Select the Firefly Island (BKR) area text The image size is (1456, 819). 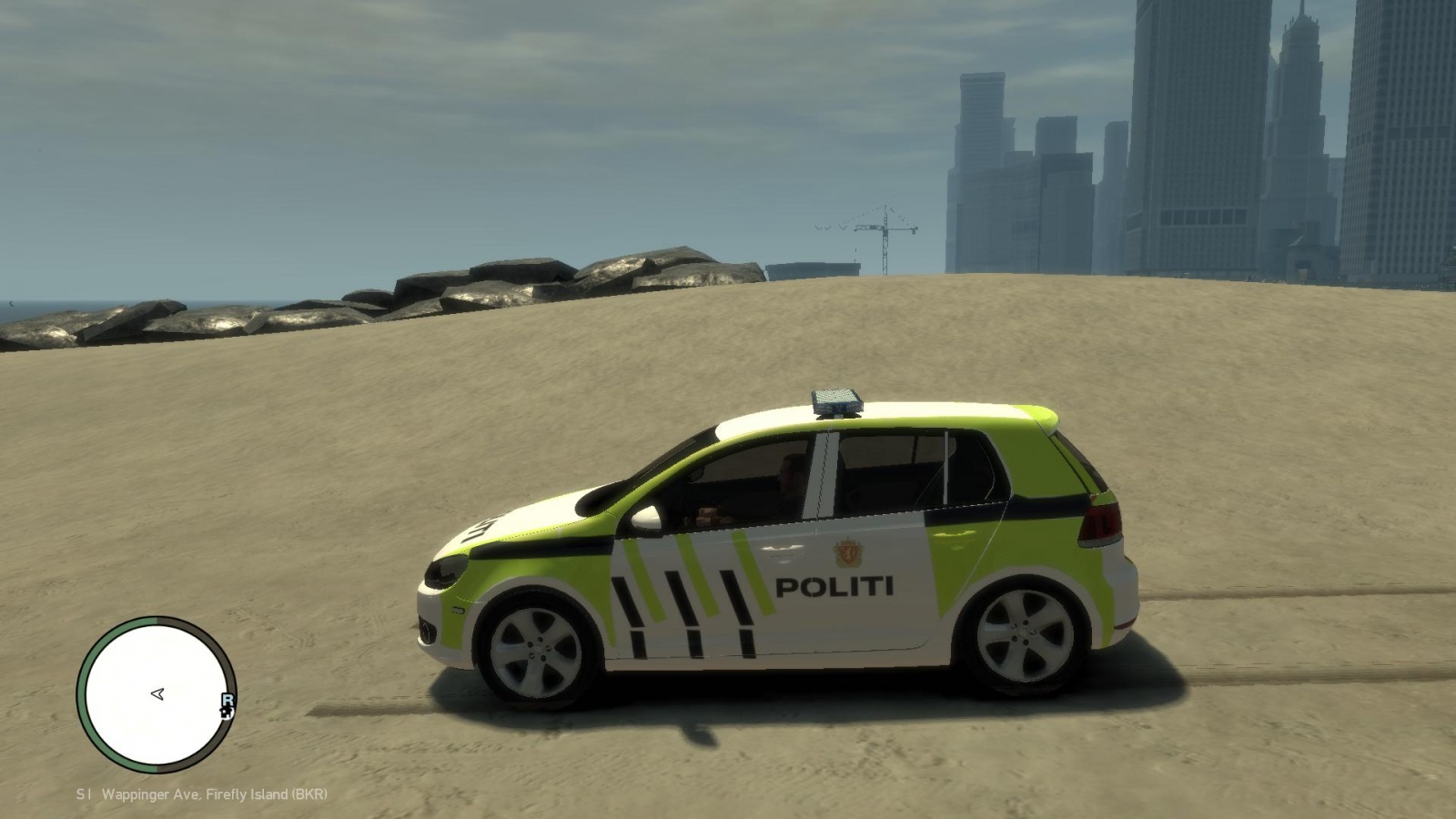(x=268, y=794)
